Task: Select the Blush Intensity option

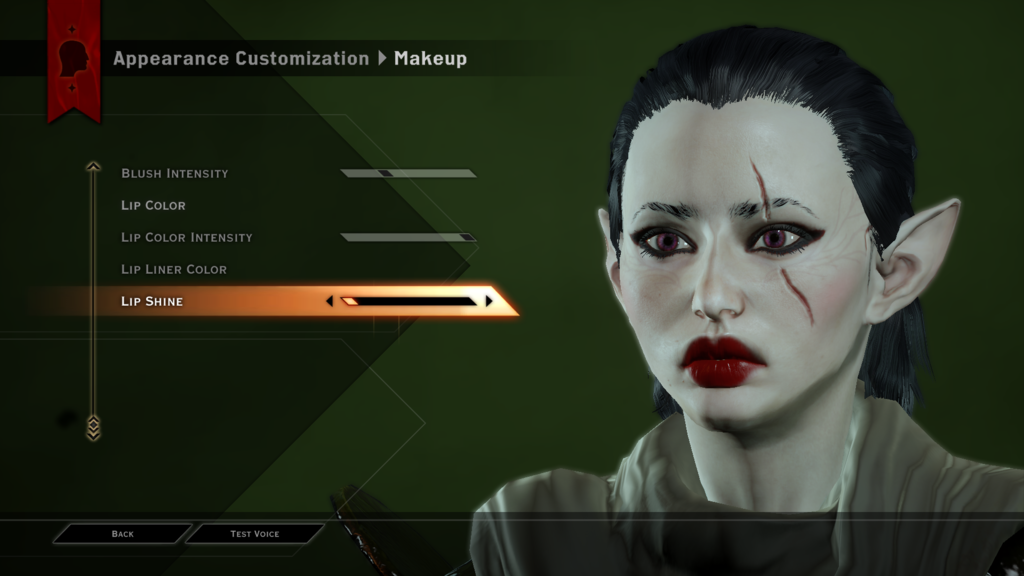Action: (x=175, y=174)
